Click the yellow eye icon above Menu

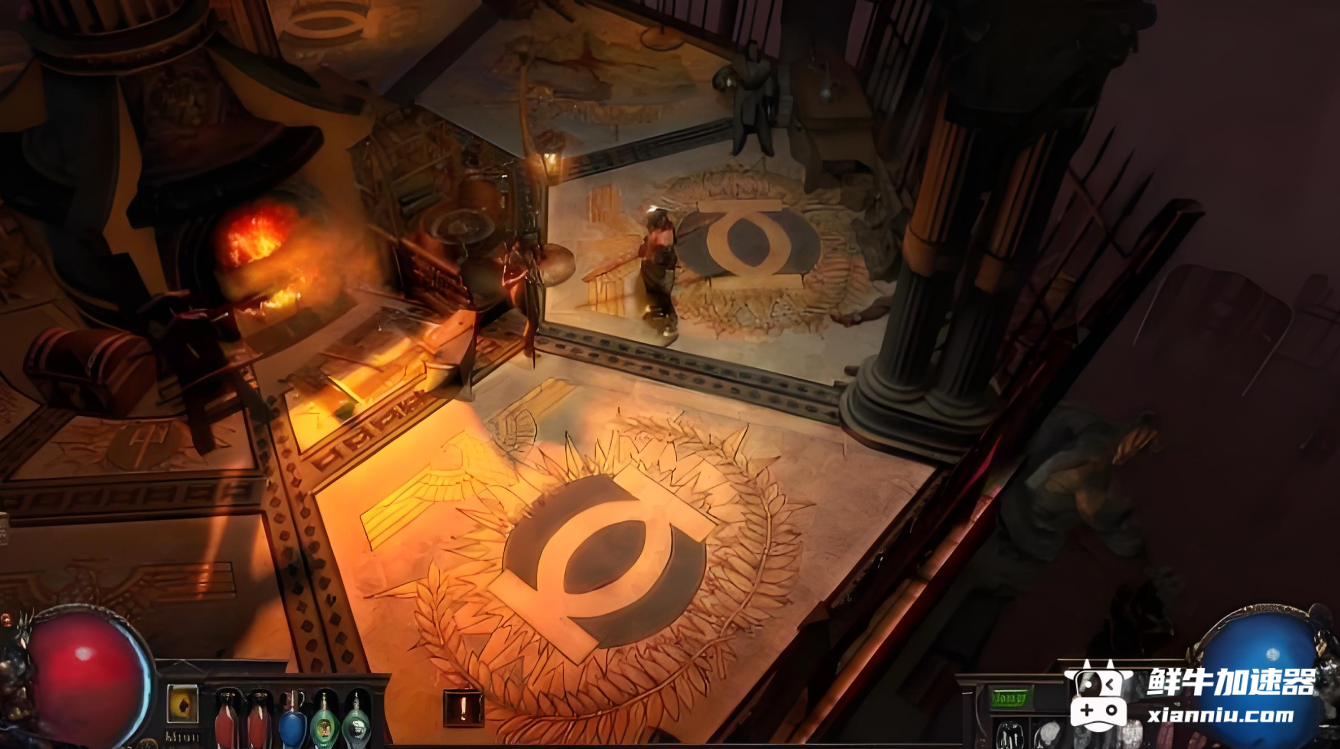coord(182,703)
